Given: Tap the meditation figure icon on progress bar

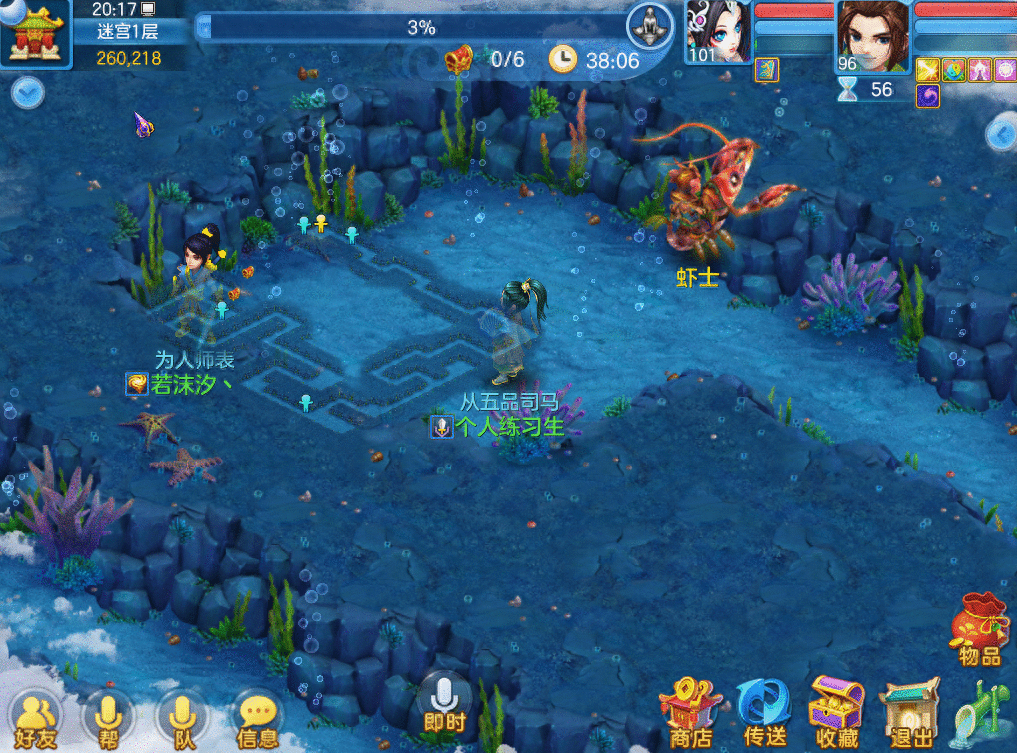Looking at the screenshot, I should [650, 25].
